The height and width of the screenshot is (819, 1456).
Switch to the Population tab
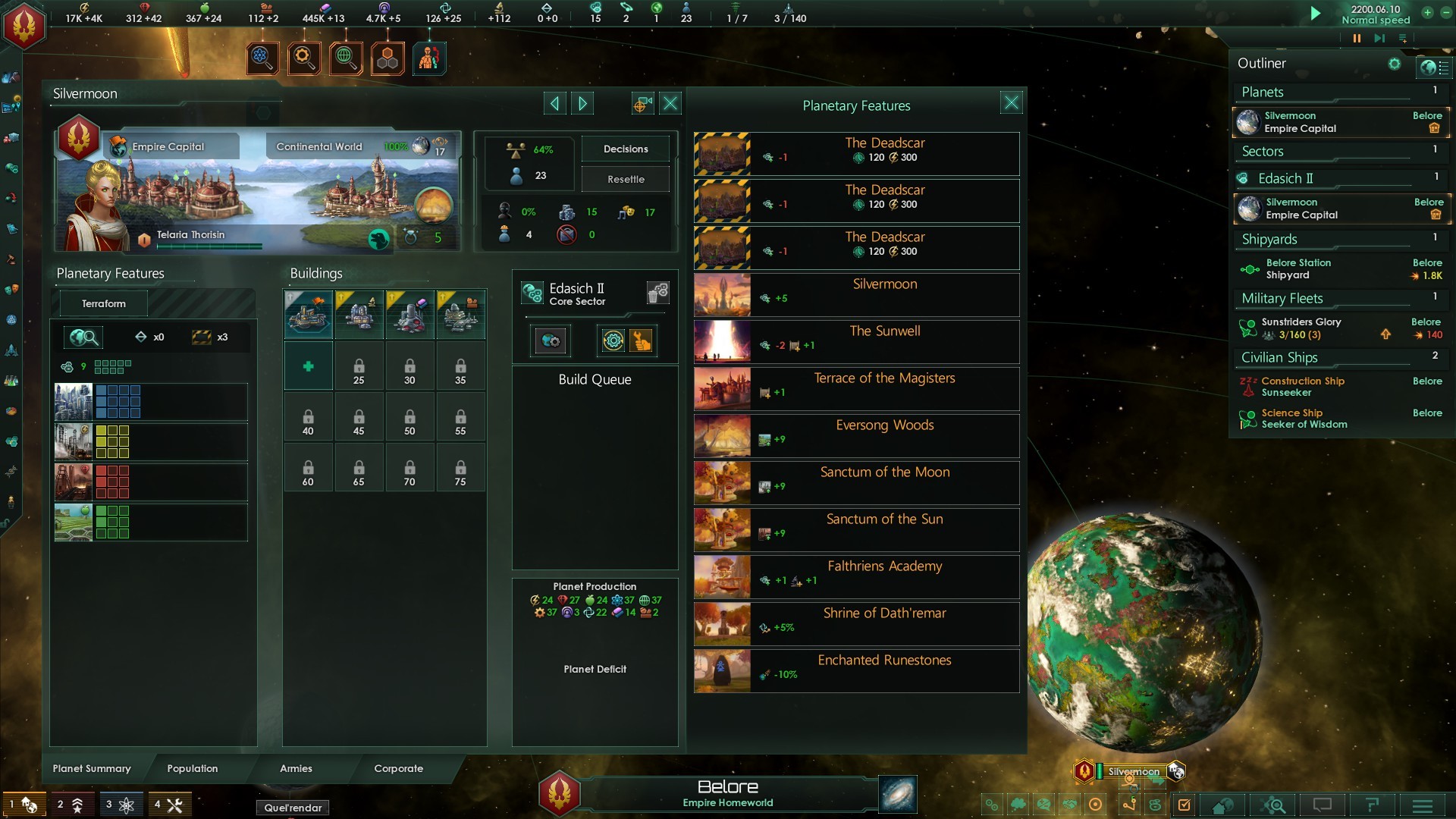coord(192,768)
